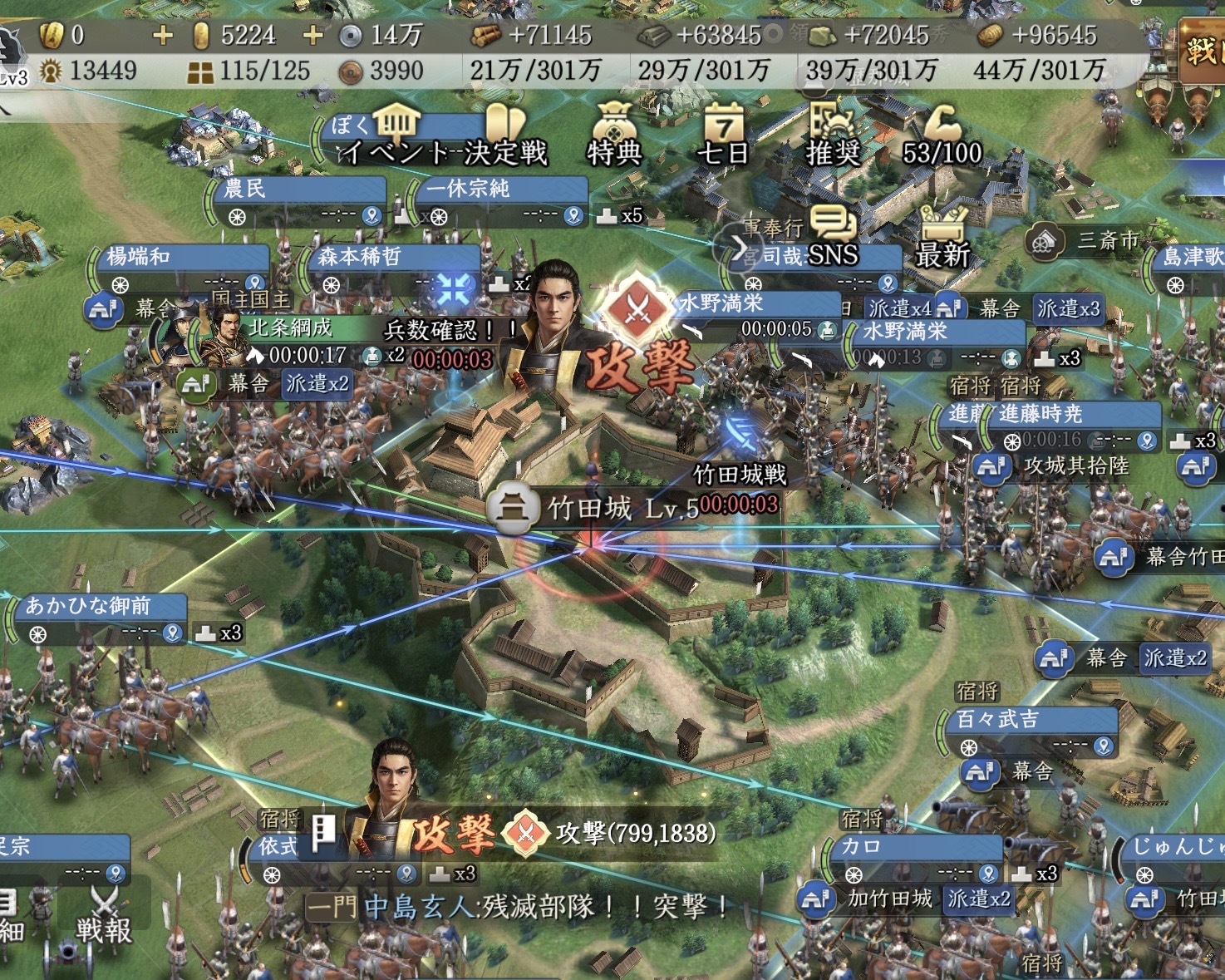Image resolution: width=1225 pixels, height=980 pixels.
Task: Open the 戦 button in the top corner
Action: pyautogui.click(x=1200, y=52)
